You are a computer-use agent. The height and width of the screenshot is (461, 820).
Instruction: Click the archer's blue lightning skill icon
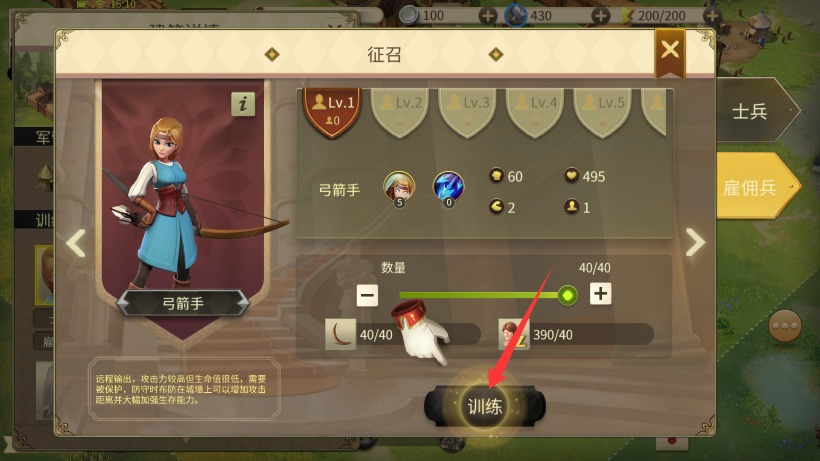pyautogui.click(x=448, y=186)
